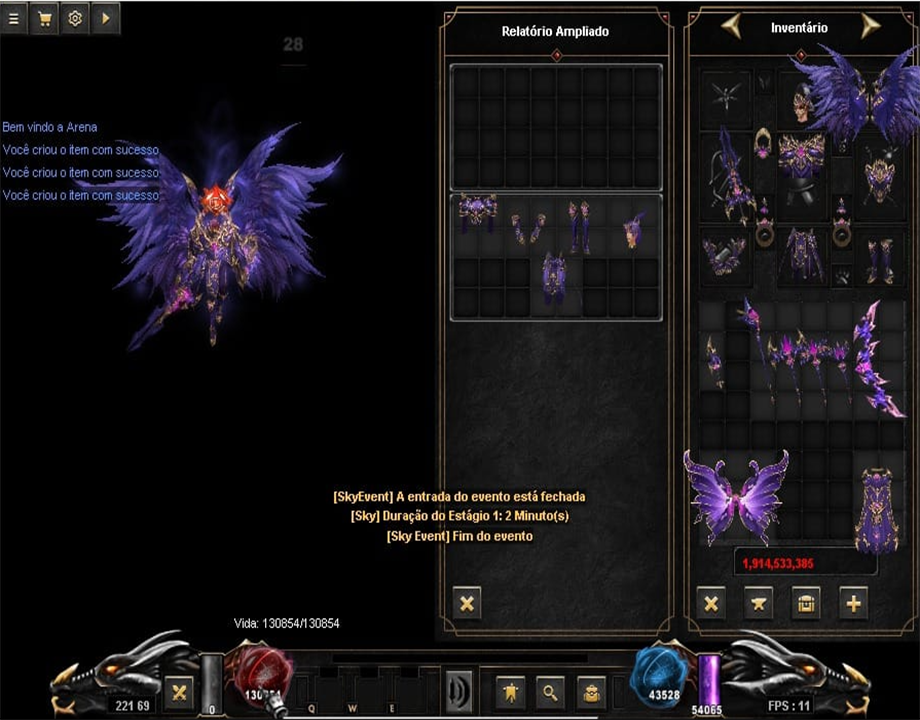The image size is (920, 720).
Task: Go to previous inventory page arrow
Action: point(733,27)
